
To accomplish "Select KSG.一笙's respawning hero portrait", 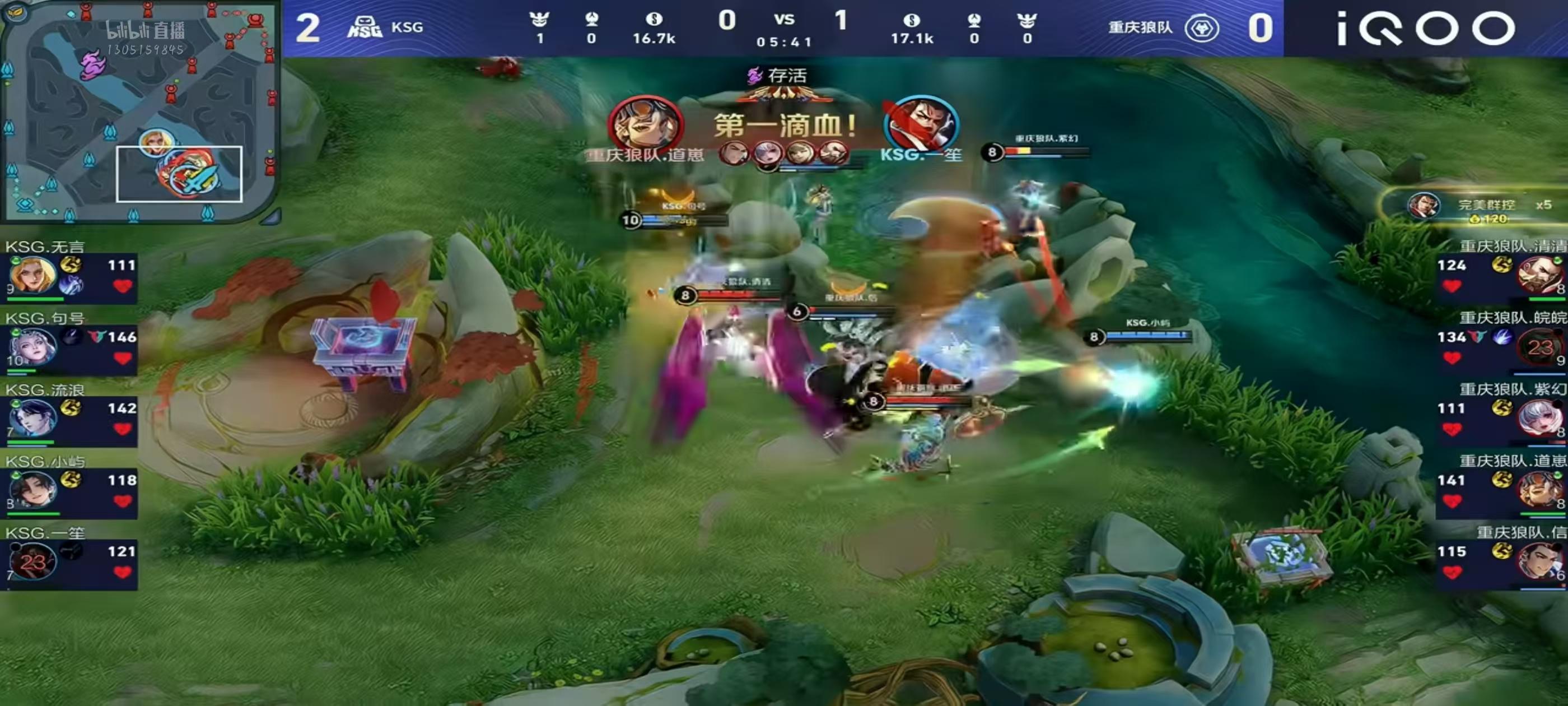I will tap(32, 561).
